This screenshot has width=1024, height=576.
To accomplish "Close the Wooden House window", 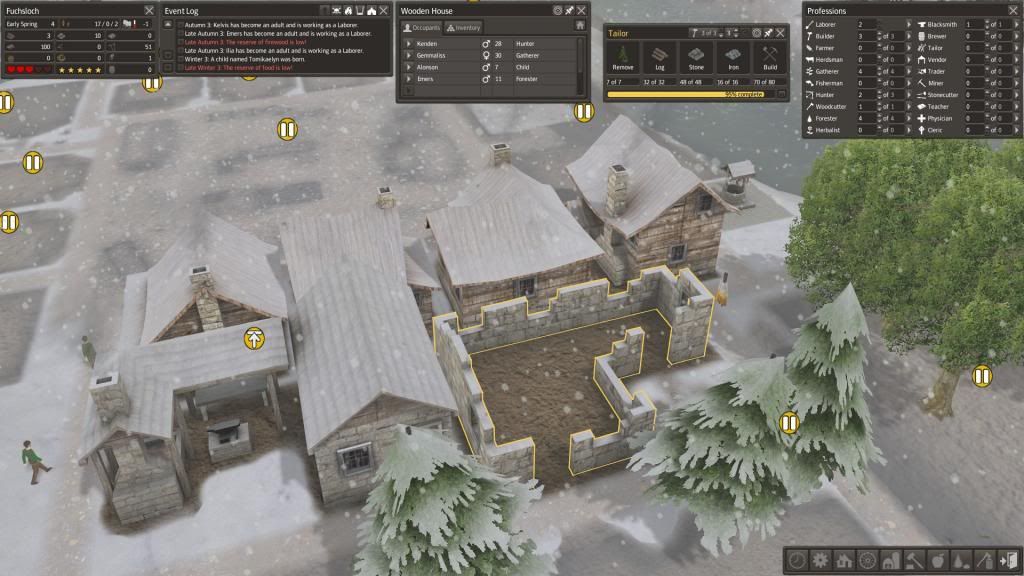I will [582, 10].
